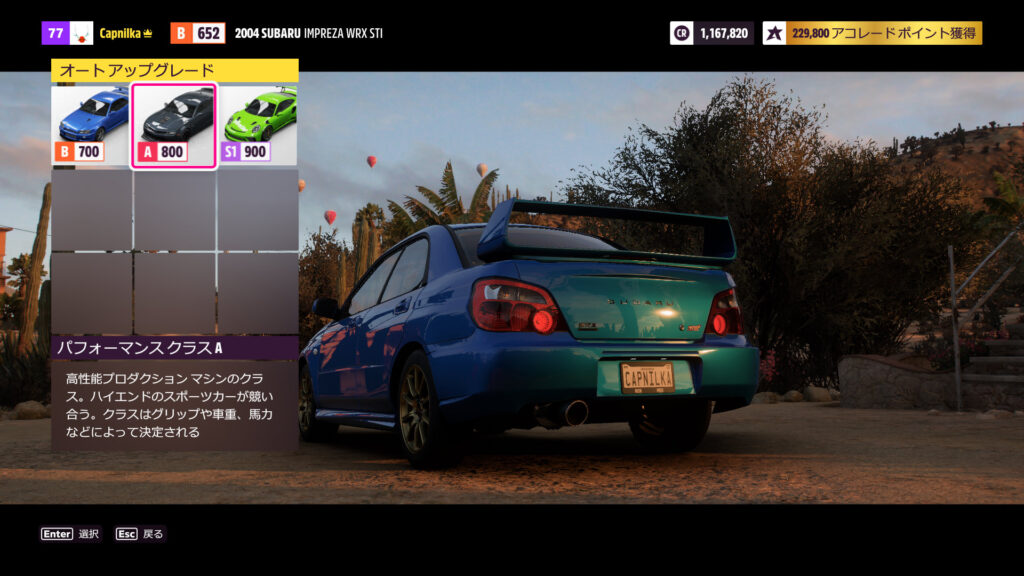1024x576 pixels.
Task: Pick the S1 900 green car upgrade
Action: point(258,125)
